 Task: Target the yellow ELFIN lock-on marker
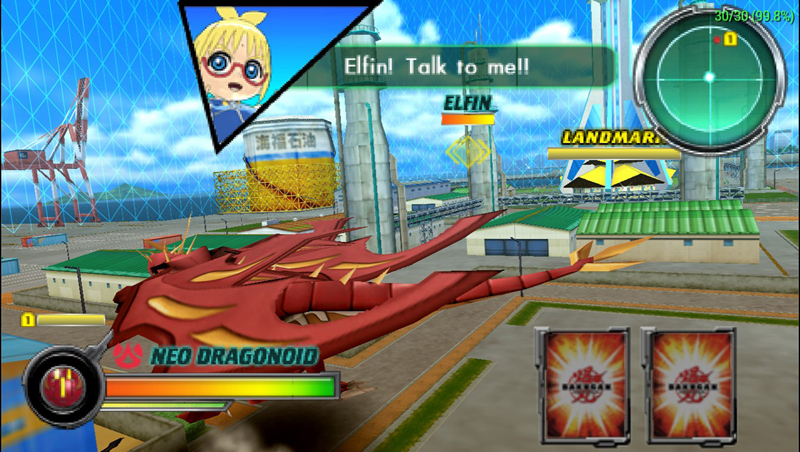[466, 152]
